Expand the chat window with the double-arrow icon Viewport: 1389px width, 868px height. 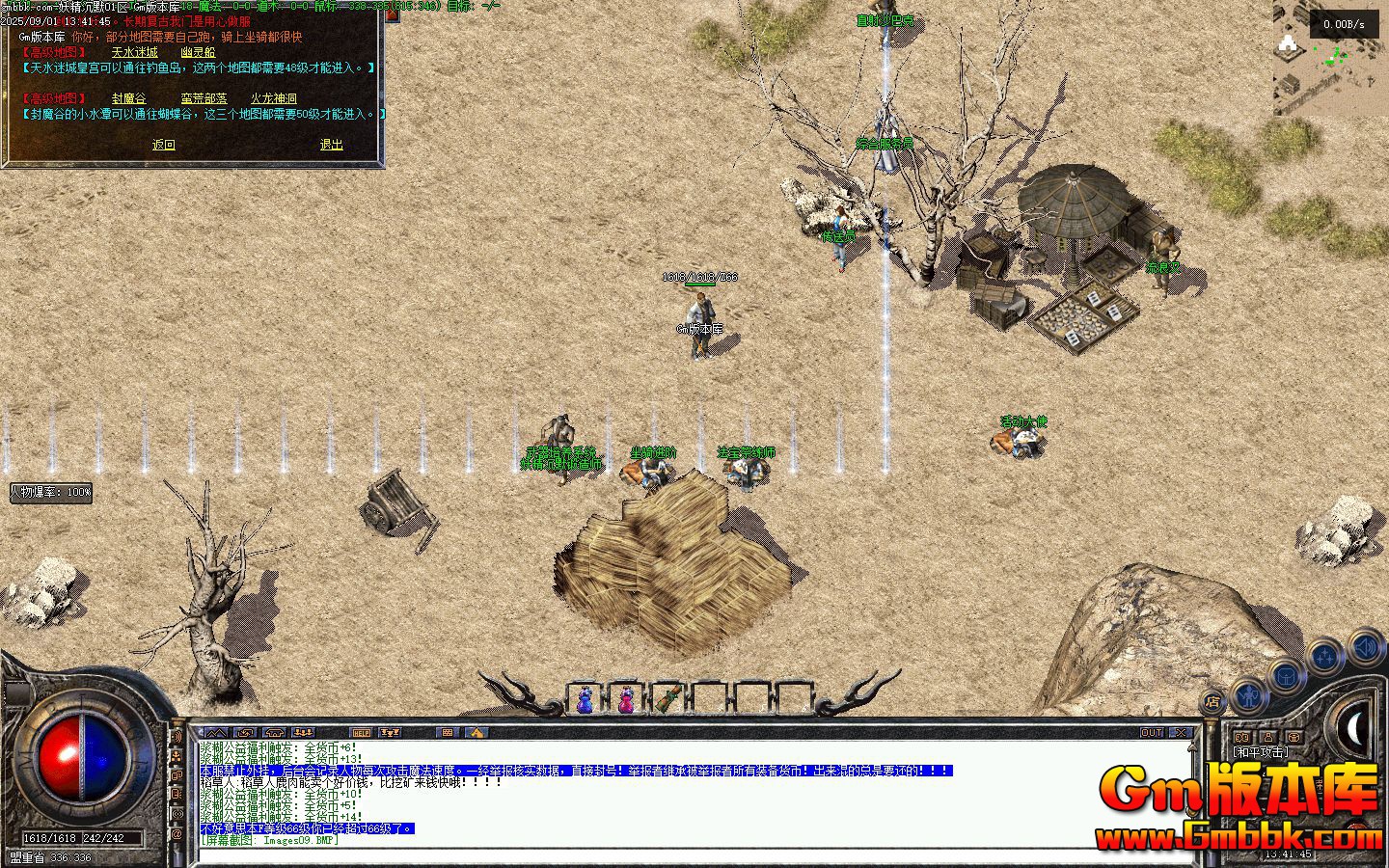(x=216, y=732)
